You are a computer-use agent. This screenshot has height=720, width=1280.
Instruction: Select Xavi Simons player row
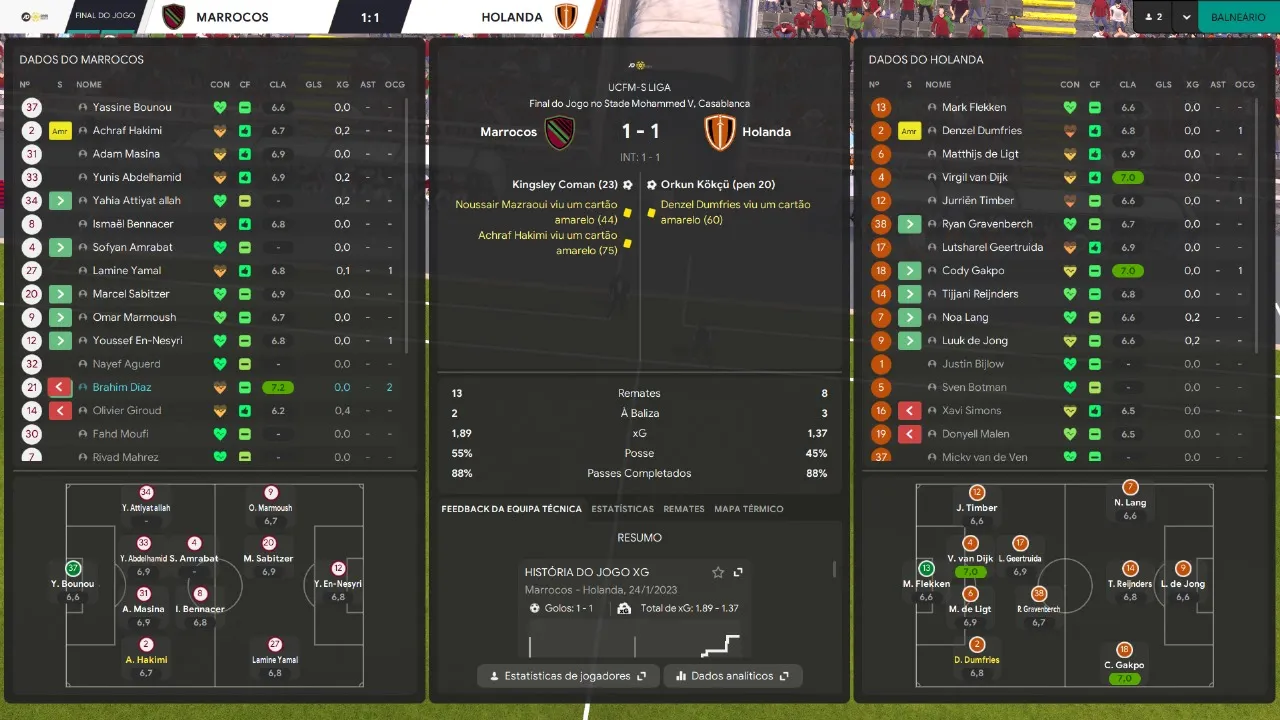pyautogui.click(x=971, y=410)
